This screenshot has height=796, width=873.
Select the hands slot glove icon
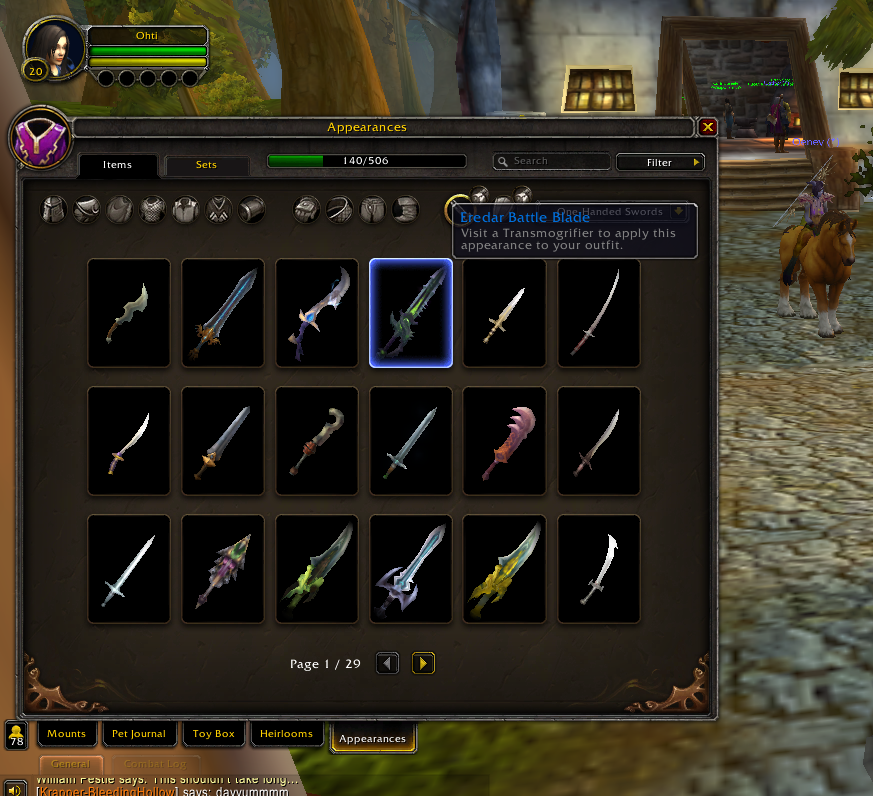pyautogui.click(x=306, y=209)
